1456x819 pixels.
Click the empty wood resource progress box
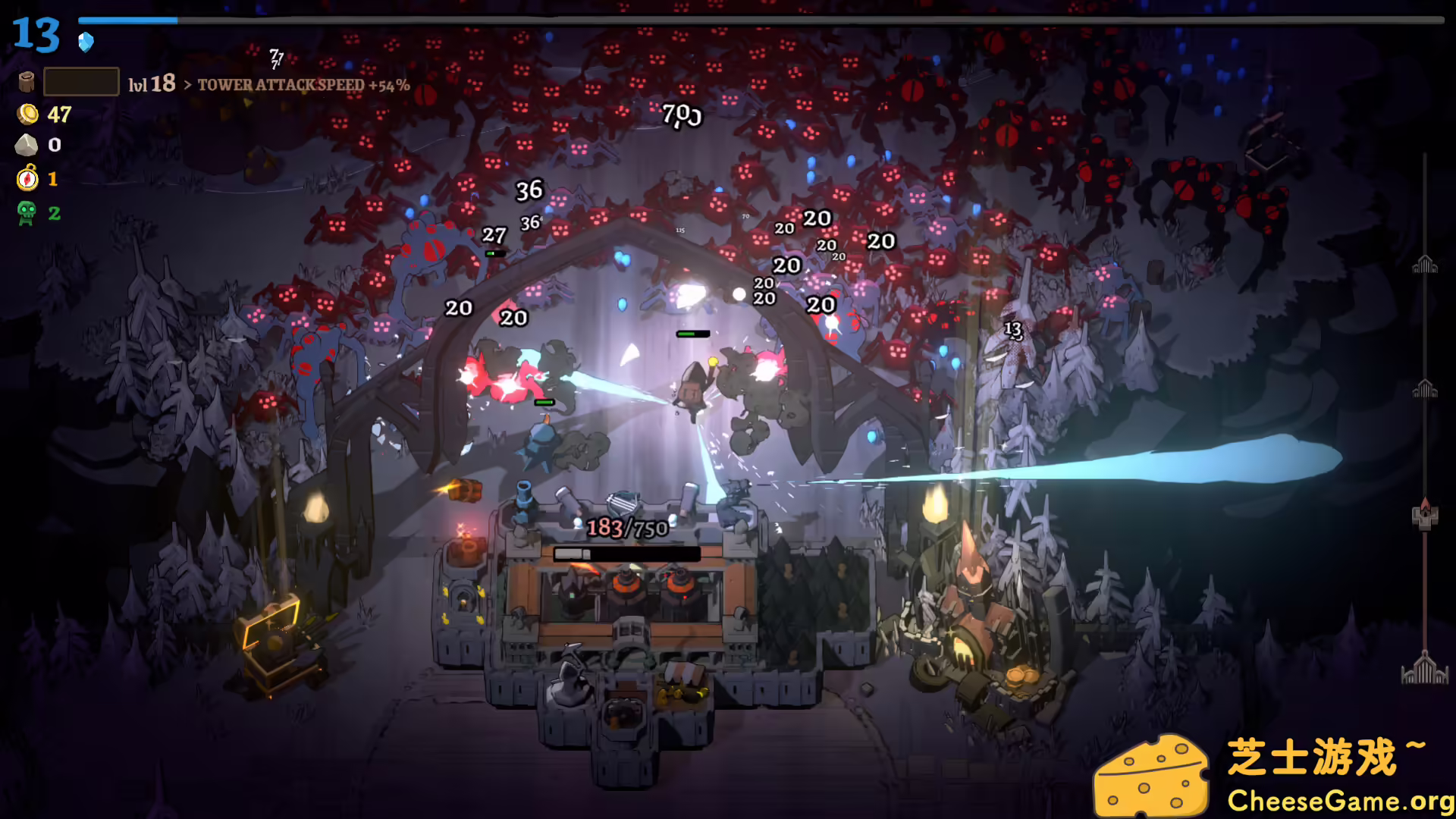(x=81, y=80)
